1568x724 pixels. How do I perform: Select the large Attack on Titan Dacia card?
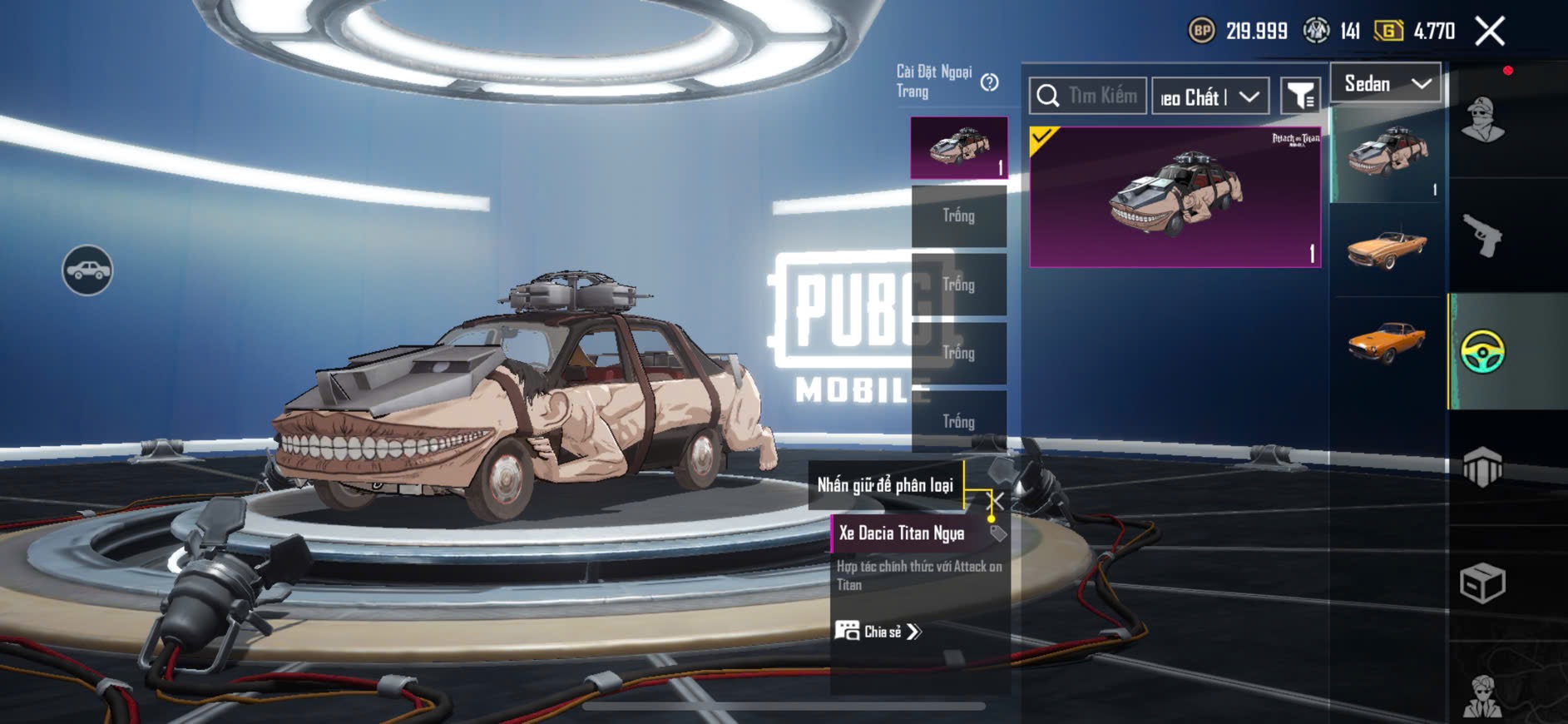(1175, 197)
